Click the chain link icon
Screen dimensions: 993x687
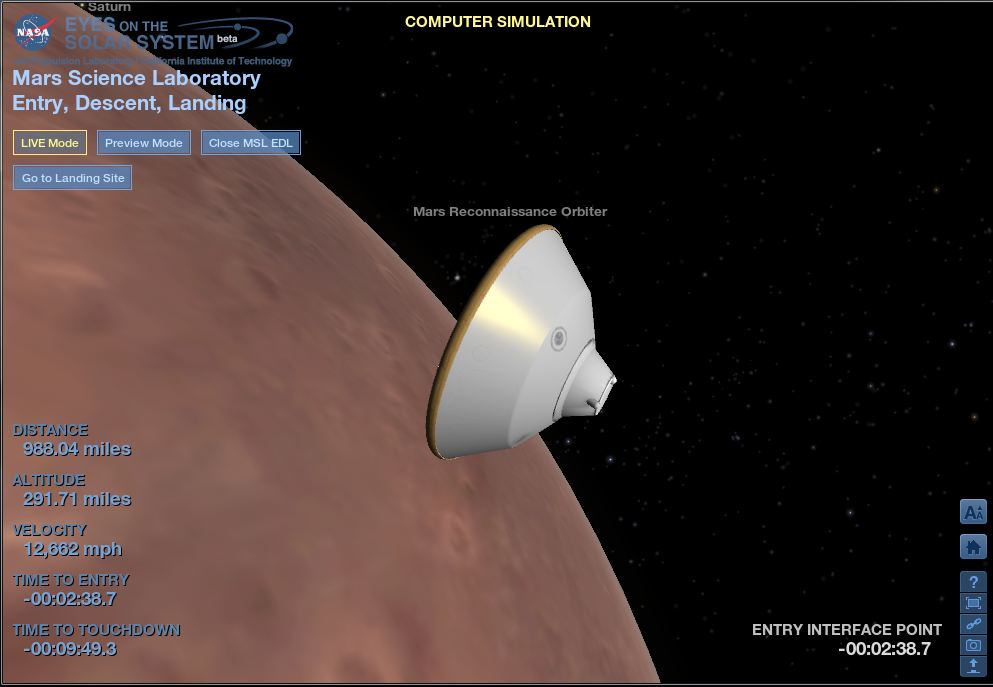973,624
